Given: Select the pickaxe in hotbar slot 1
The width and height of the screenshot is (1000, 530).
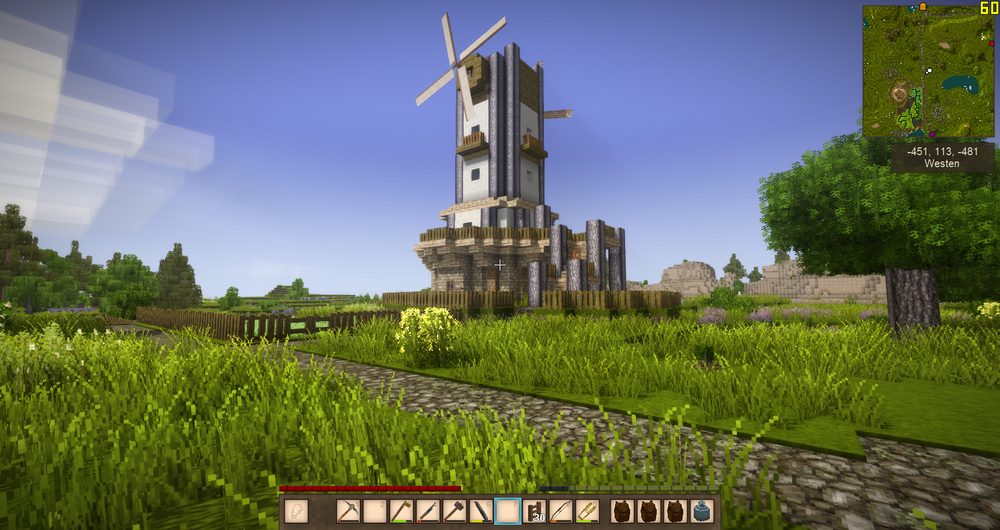Looking at the screenshot, I should (348, 512).
